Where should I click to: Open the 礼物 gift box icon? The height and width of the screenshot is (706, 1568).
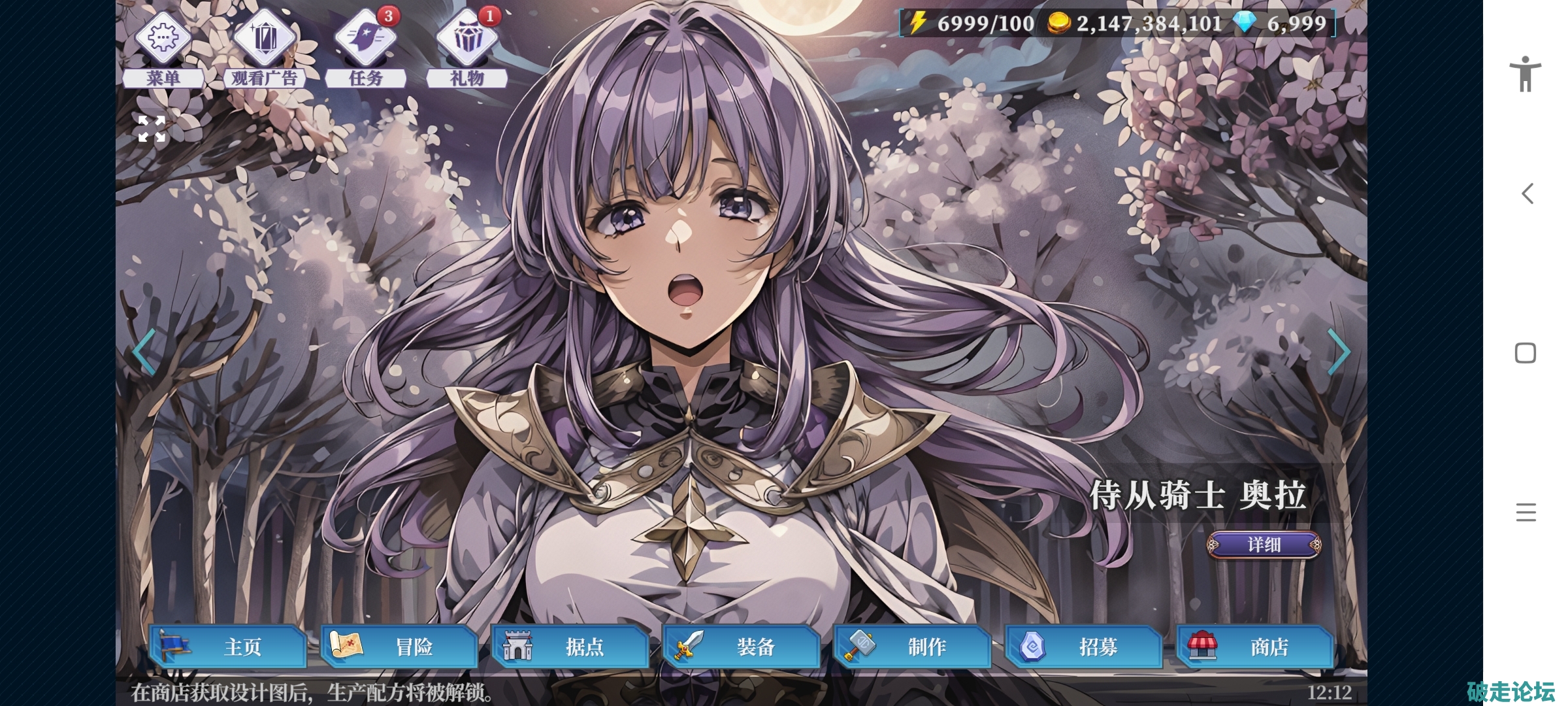[466, 39]
